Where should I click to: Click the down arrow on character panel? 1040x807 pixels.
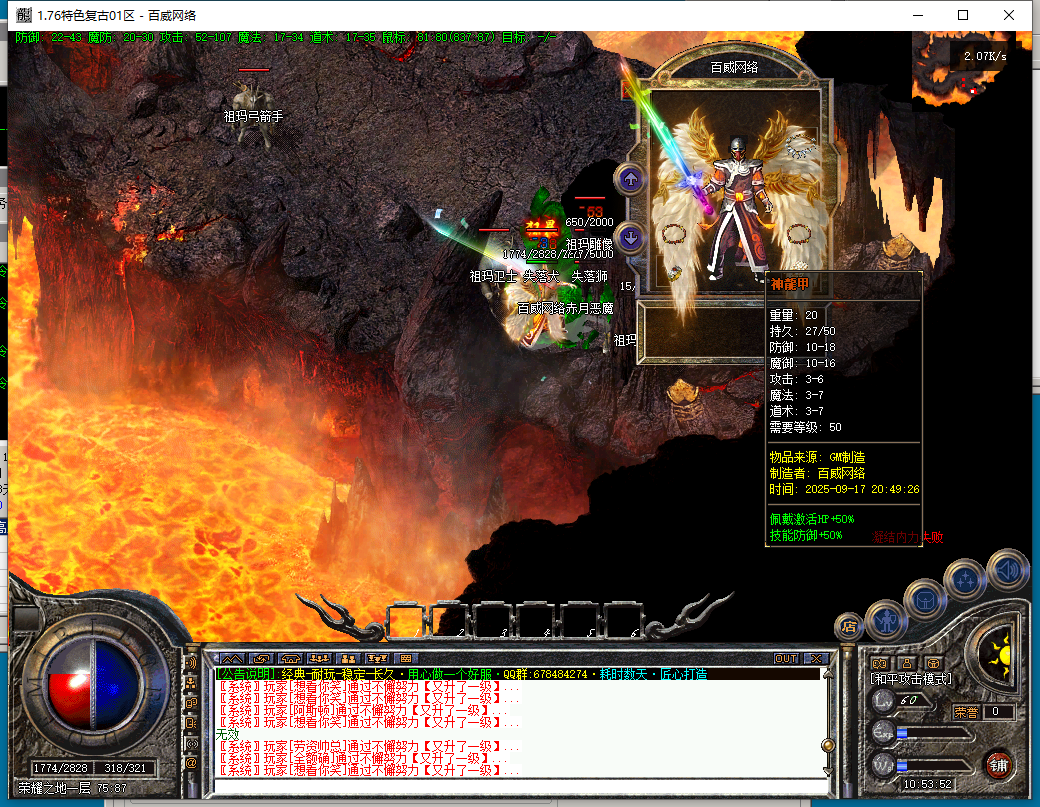pos(630,237)
